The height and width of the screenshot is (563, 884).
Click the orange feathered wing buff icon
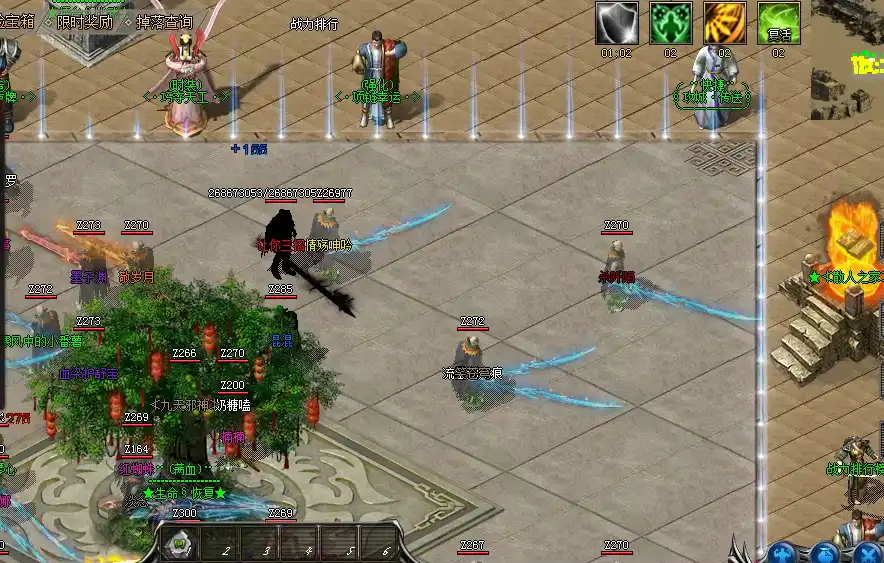click(x=724, y=23)
